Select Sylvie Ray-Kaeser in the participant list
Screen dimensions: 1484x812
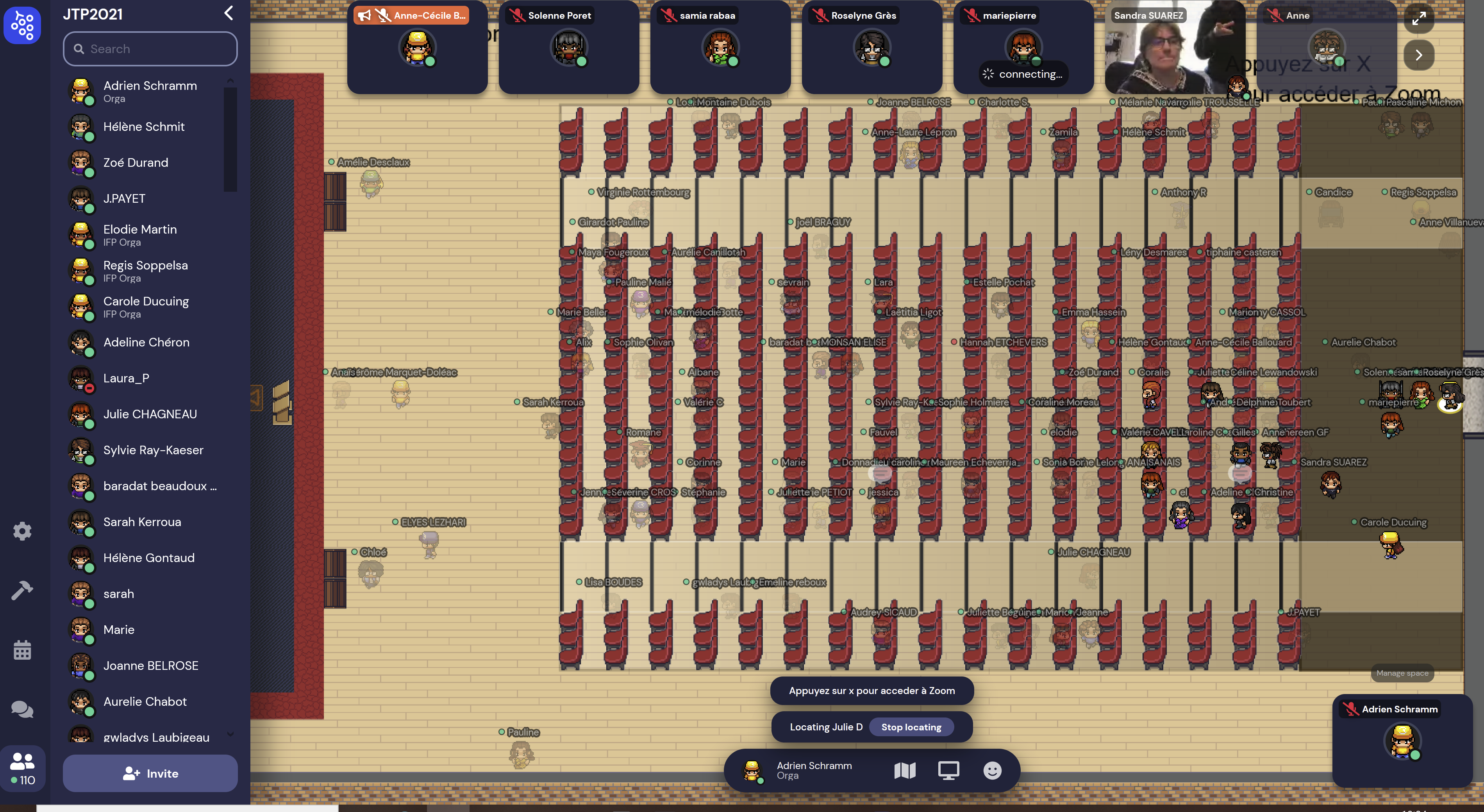coord(153,450)
